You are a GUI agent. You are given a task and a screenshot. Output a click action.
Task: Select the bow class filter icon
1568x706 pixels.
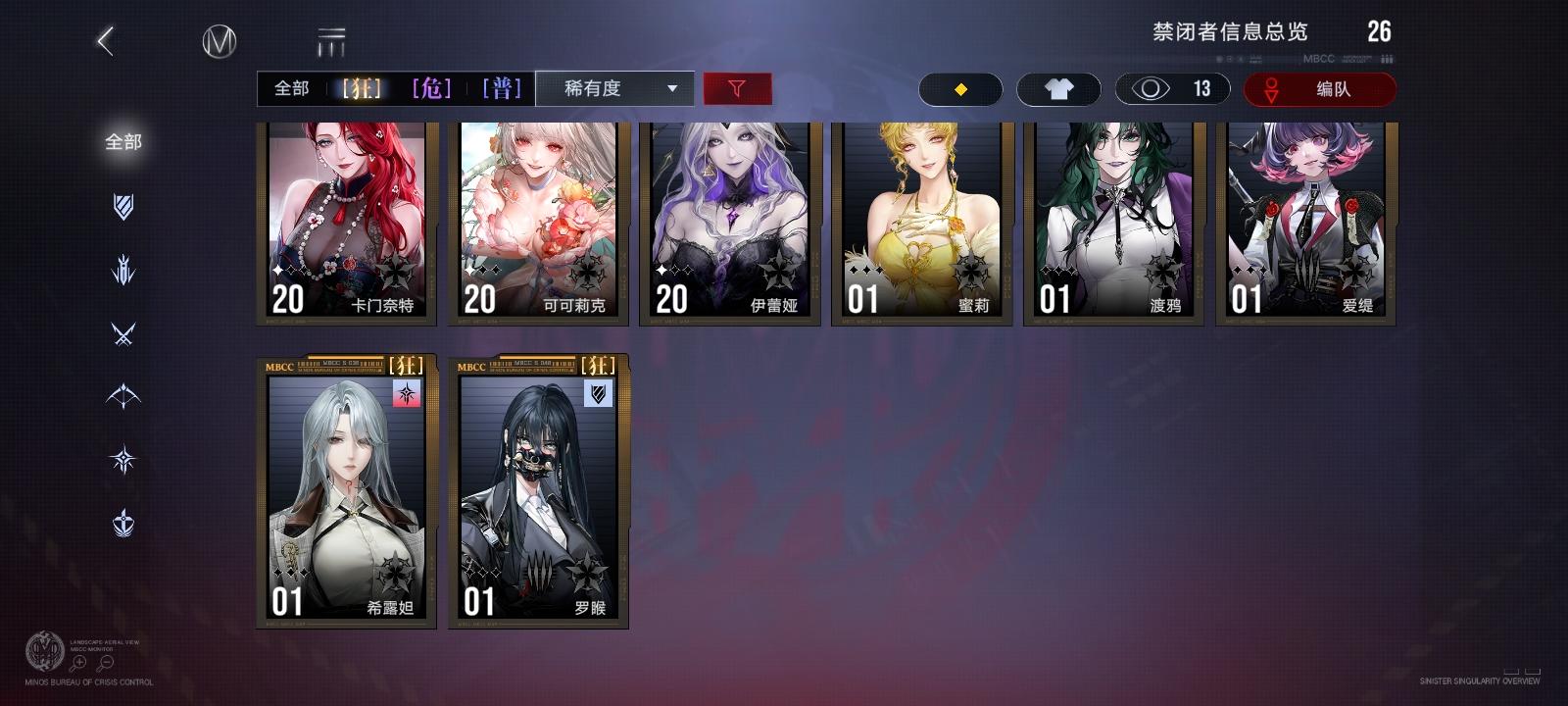(x=123, y=396)
